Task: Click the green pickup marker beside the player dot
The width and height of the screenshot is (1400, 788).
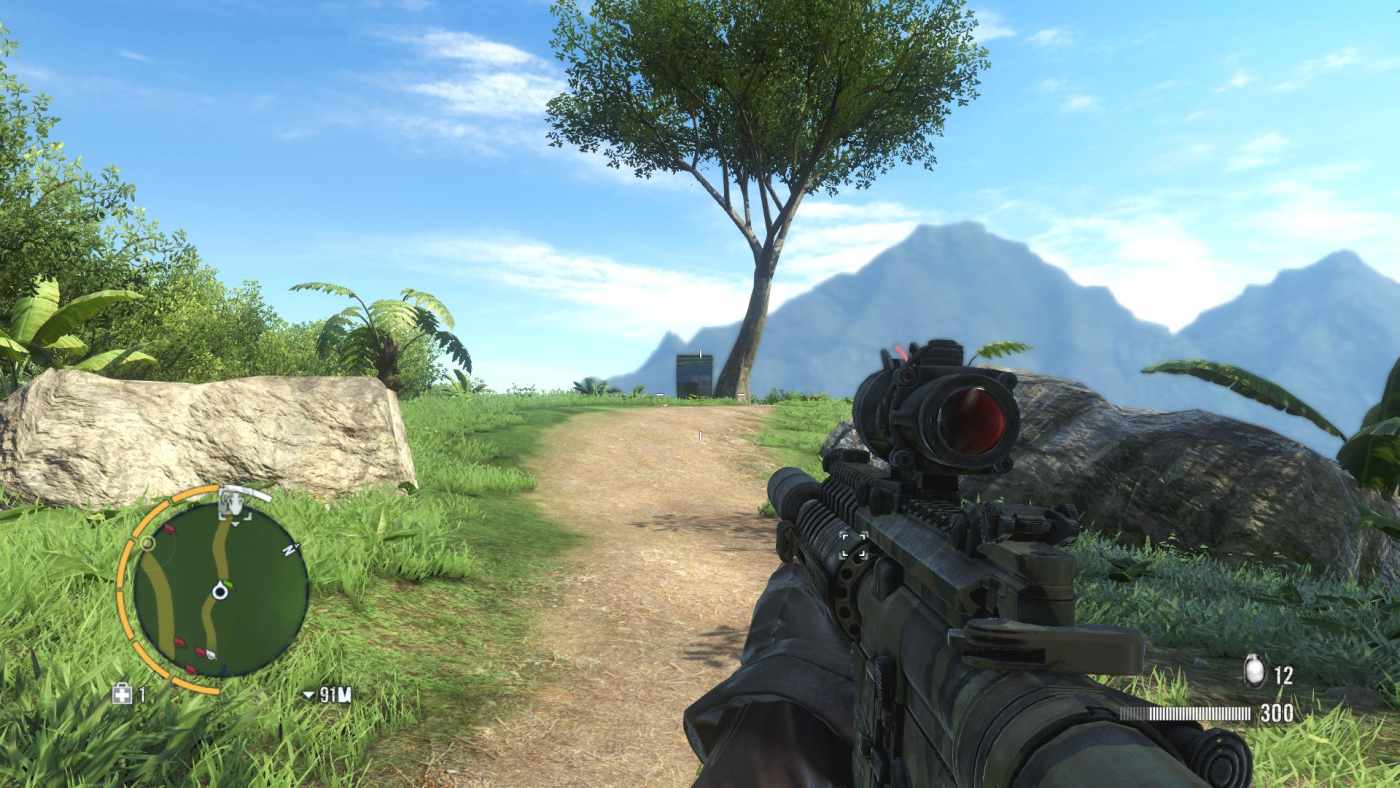Action: point(227,583)
